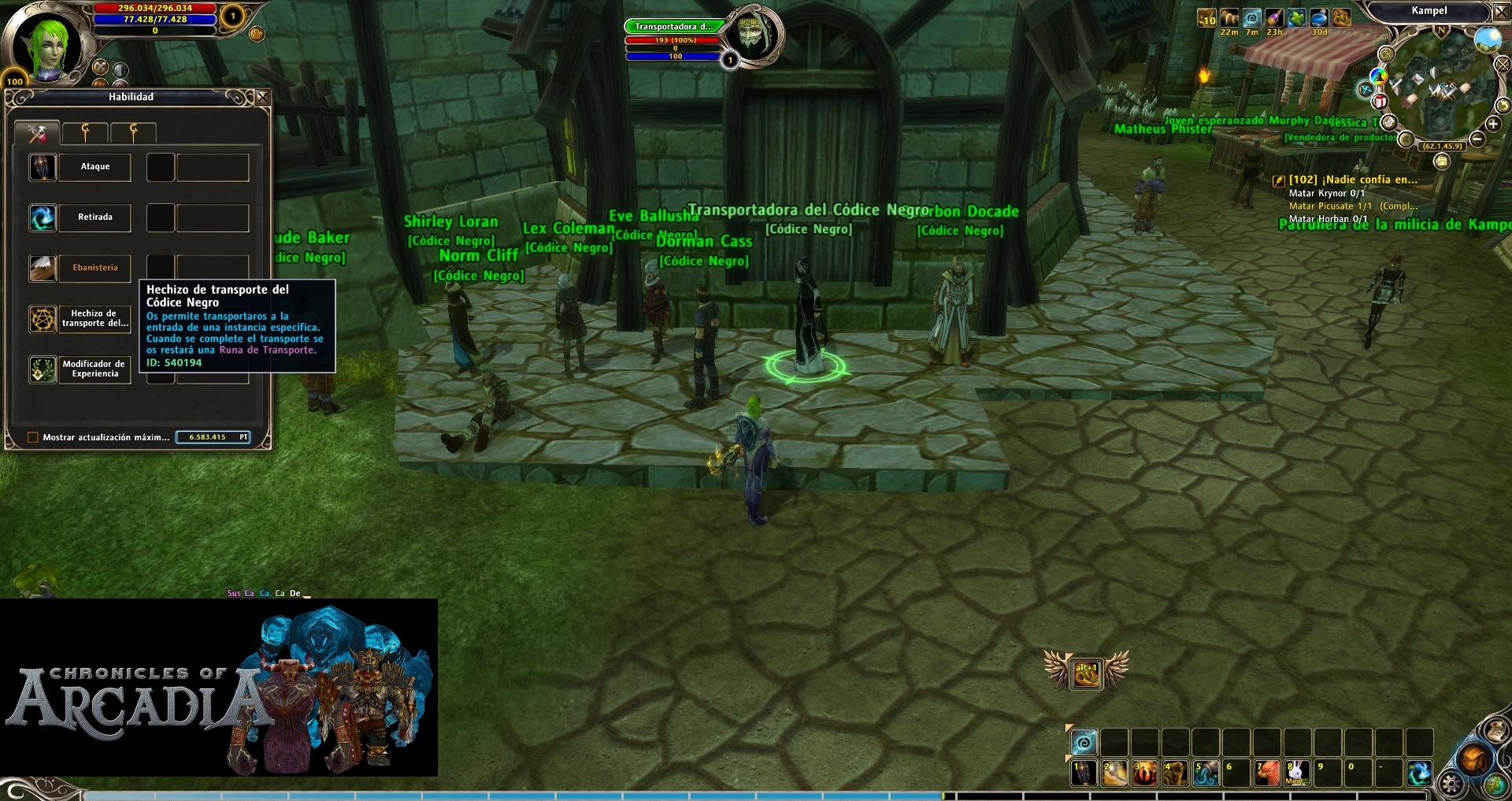1512x801 pixels.
Task: Click the Transportadora target portrait
Action: pos(752,34)
